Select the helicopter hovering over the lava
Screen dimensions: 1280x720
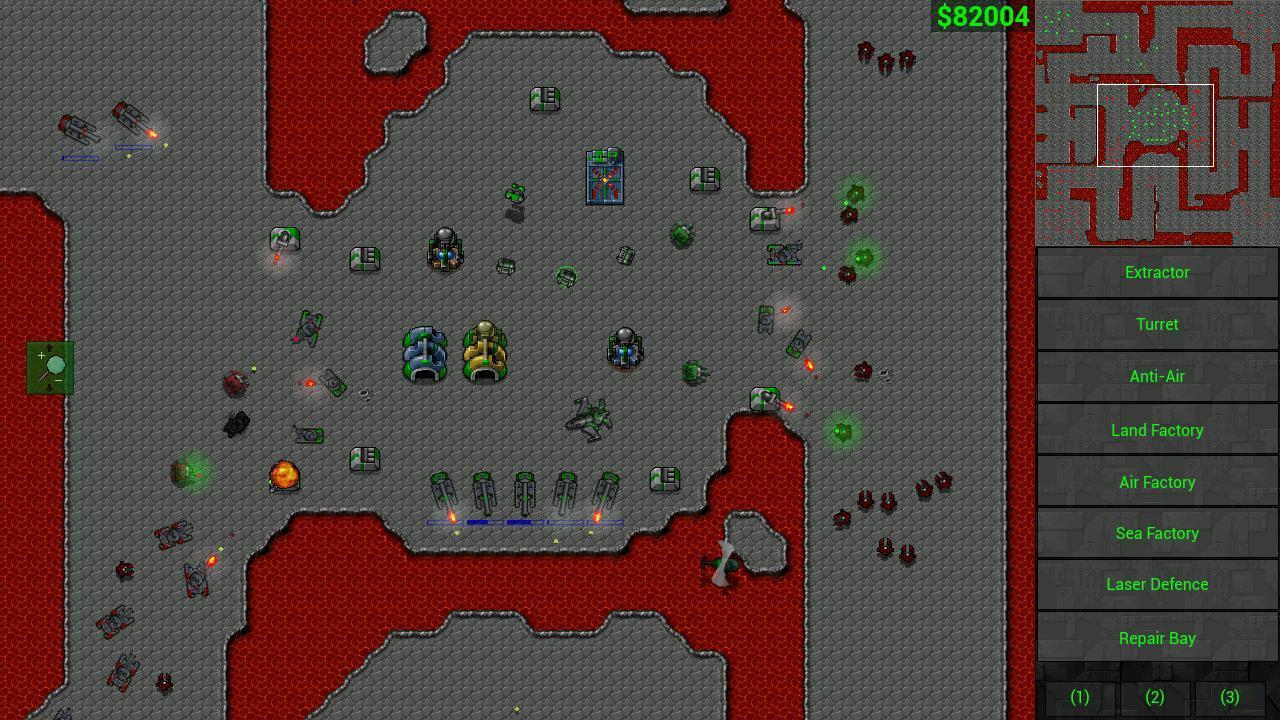click(x=722, y=565)
